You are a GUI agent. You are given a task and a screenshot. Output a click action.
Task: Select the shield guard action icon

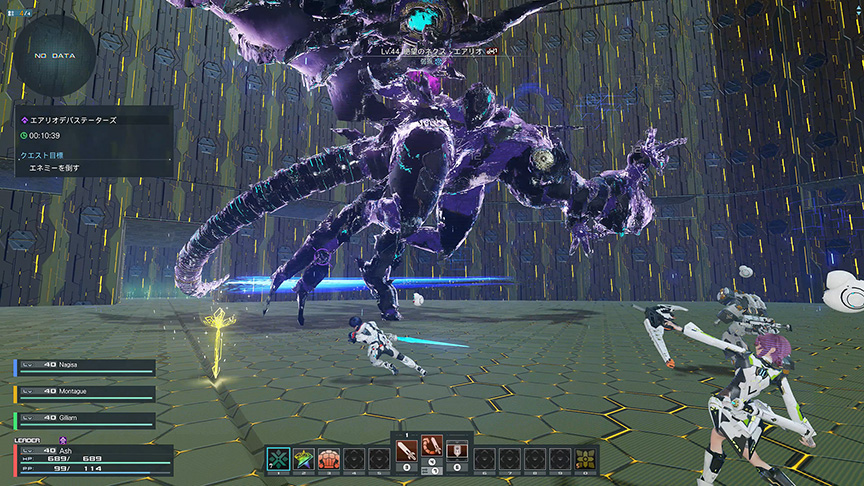tap(457, 447)
